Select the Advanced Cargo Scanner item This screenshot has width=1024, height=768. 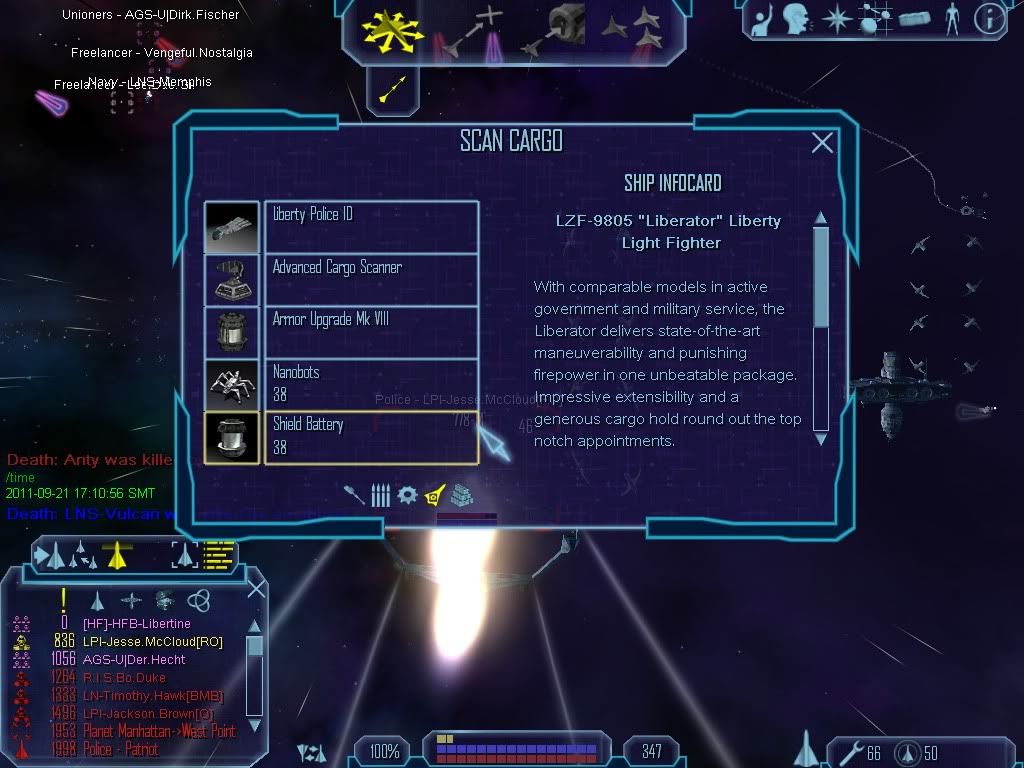coord(371,280)
